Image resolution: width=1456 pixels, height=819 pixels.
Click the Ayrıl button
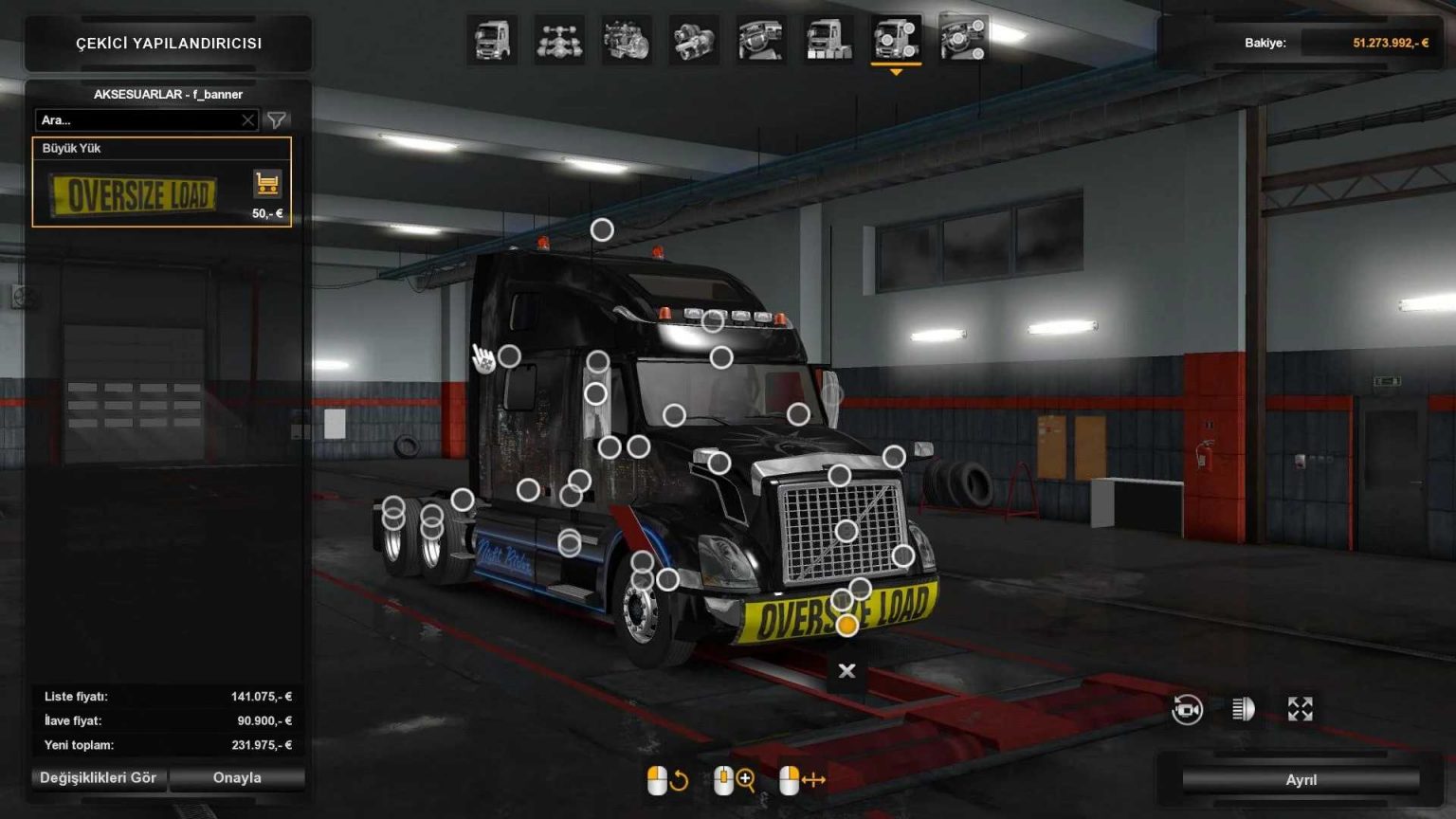click(1301, 779)
